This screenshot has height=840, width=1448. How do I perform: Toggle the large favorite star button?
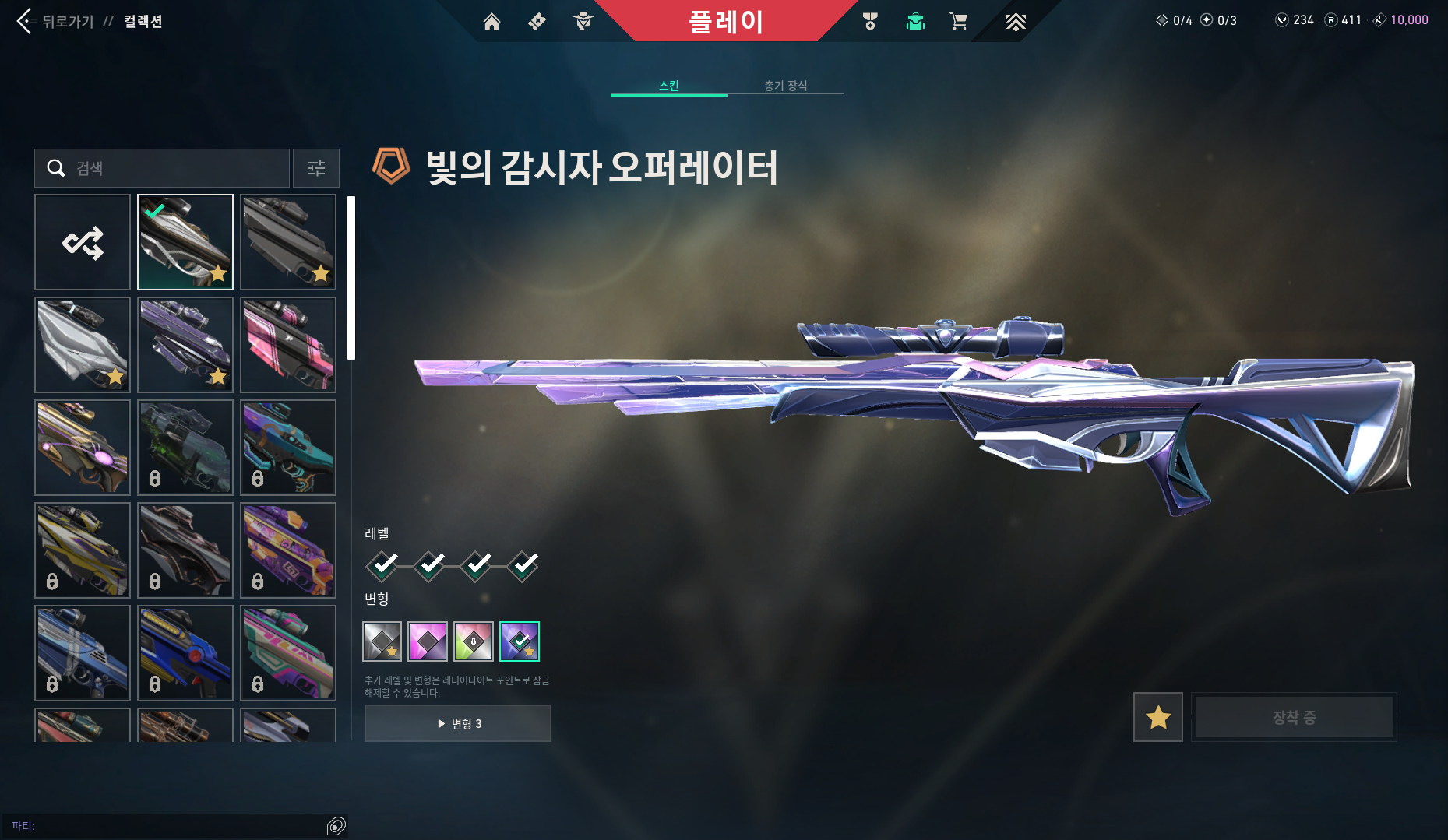[1157, 717]
